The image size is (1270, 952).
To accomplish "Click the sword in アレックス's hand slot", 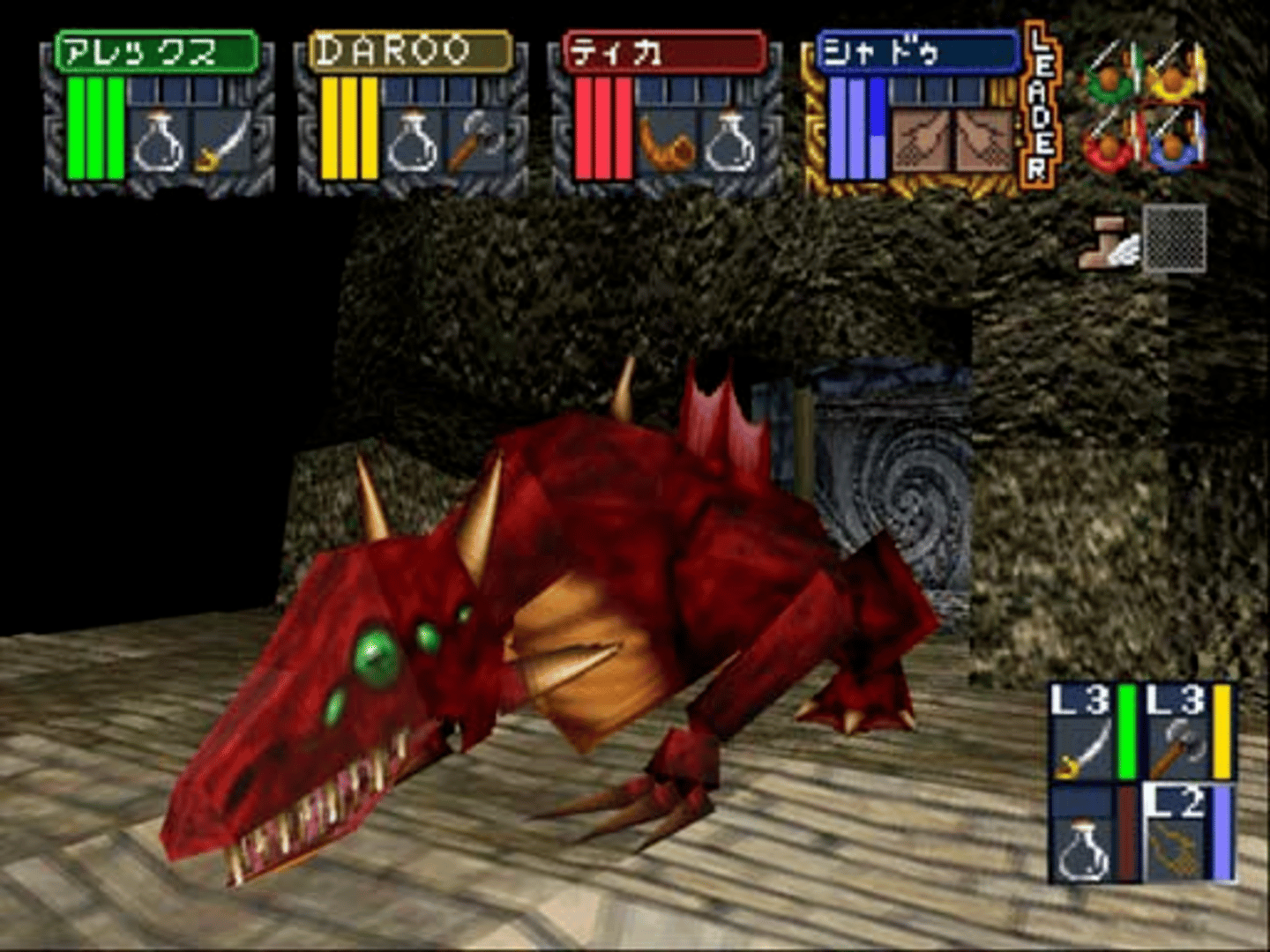I will click(x=220, y=143).
